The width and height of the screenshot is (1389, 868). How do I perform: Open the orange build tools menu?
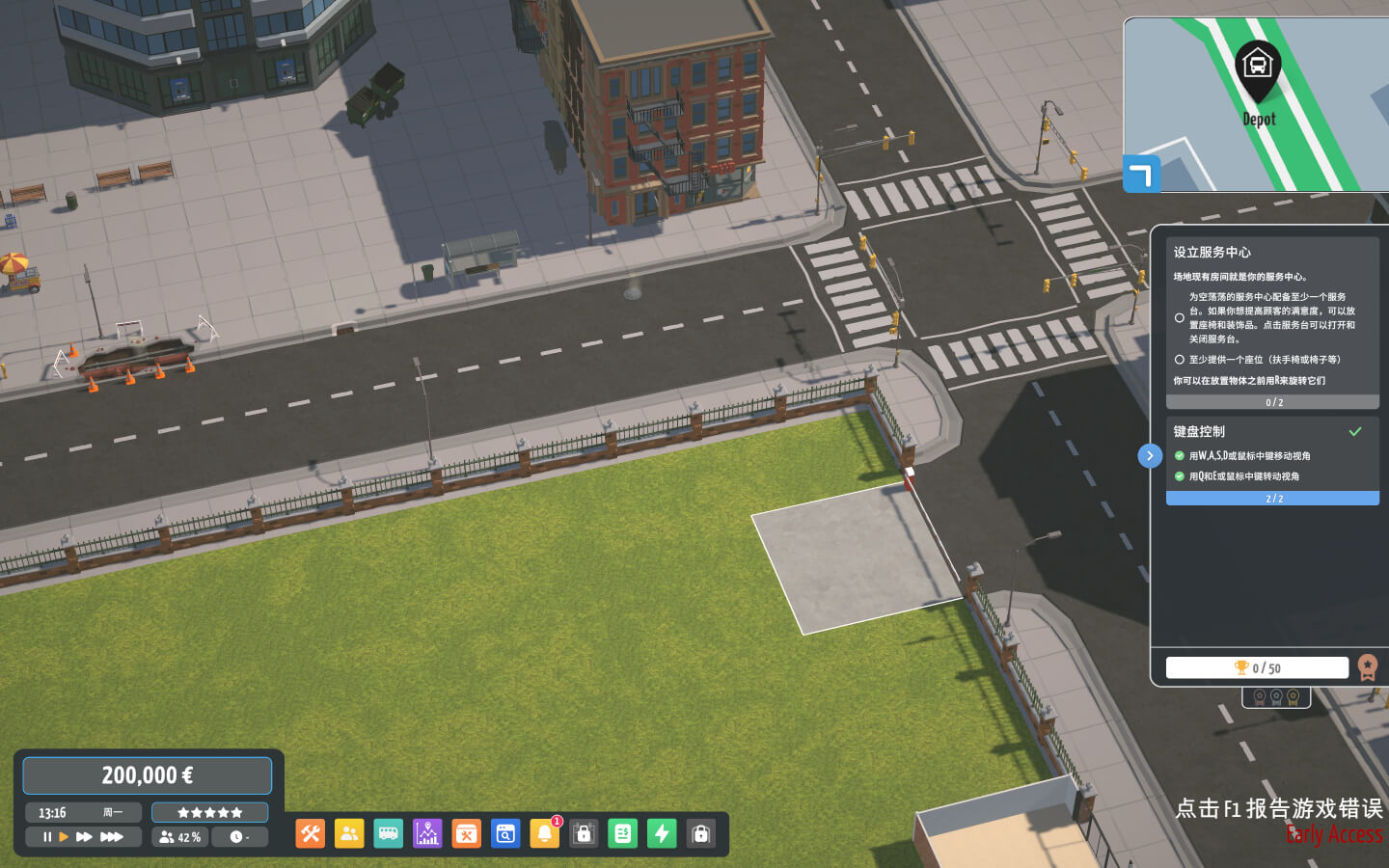point(311,834)
